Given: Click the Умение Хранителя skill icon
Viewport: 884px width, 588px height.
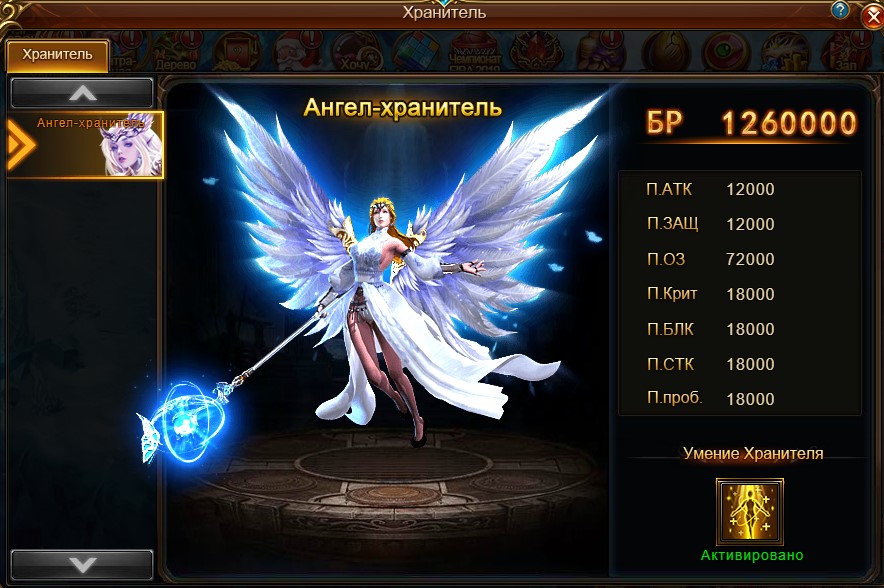Looking at the screenshot, I should pos(749,512).
